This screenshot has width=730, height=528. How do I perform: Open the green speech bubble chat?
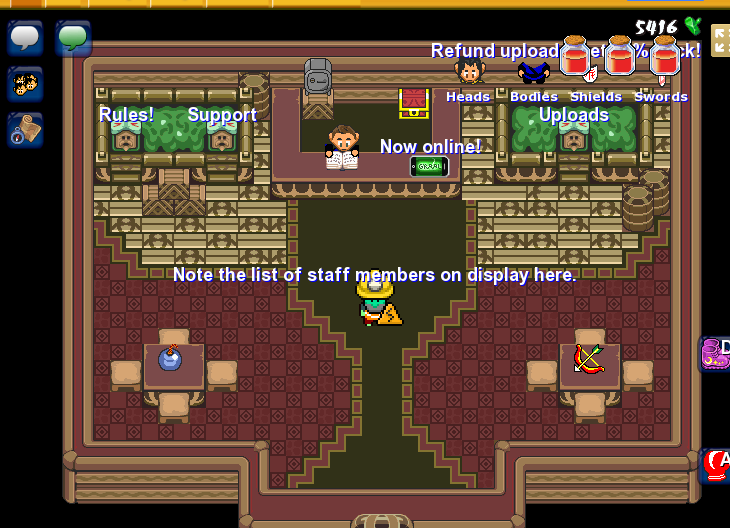[x=73, y=37]
